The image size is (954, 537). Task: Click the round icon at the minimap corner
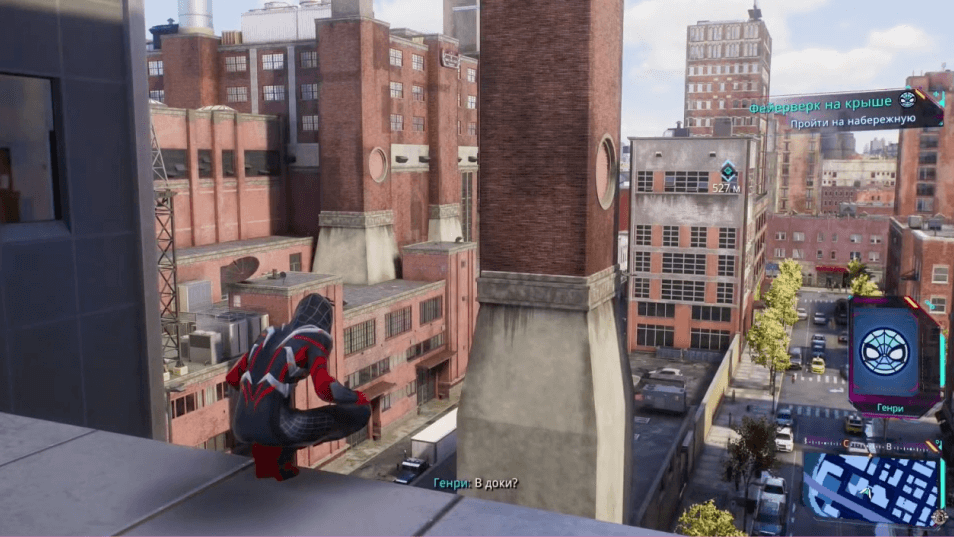(938, 517)
